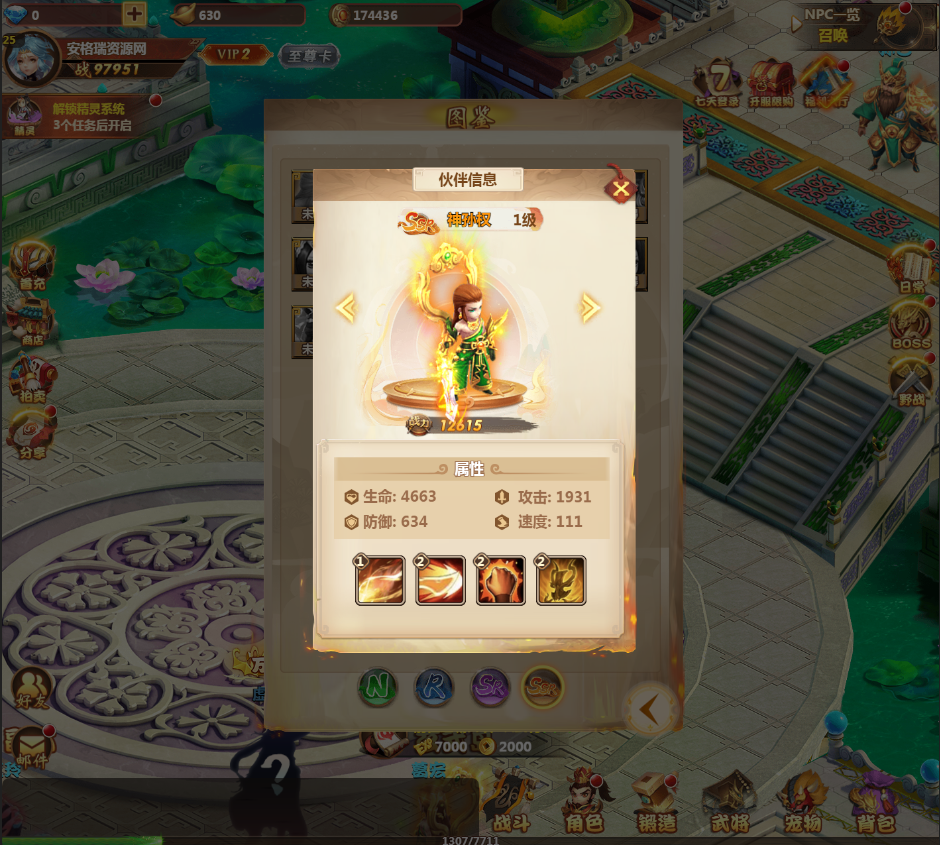Image resolution: width=940 pixels, height=845 pixels.
Task: Open the 锻造 forge menu
Action: tap(656, 801)
